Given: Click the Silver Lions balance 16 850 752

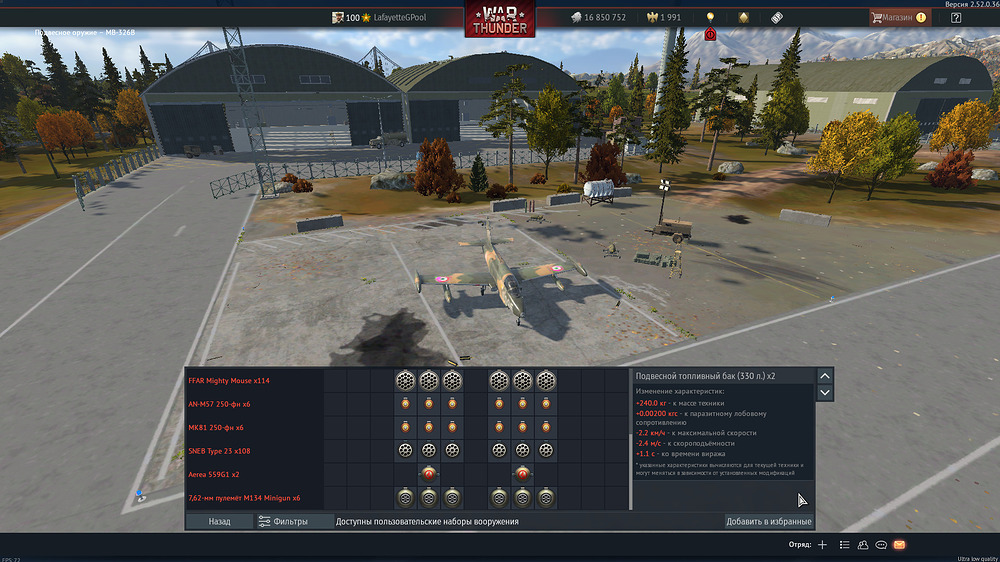Looking at the screenshot, I should 597,17.
